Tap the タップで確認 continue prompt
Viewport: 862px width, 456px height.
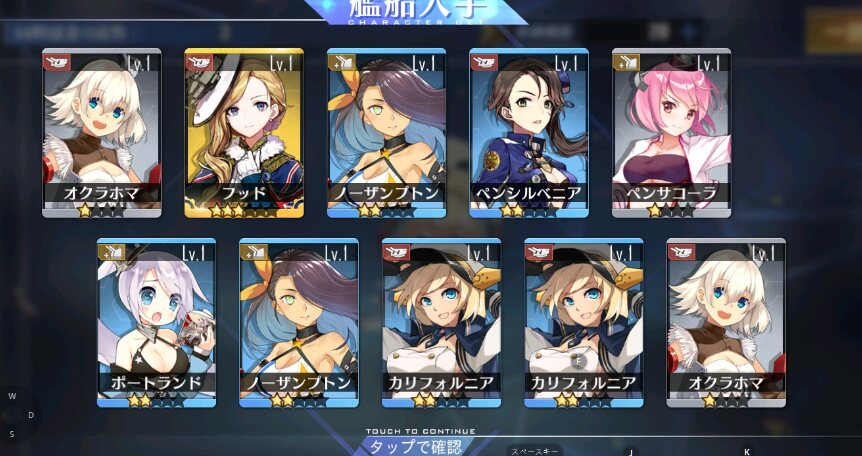click(415, 445)
